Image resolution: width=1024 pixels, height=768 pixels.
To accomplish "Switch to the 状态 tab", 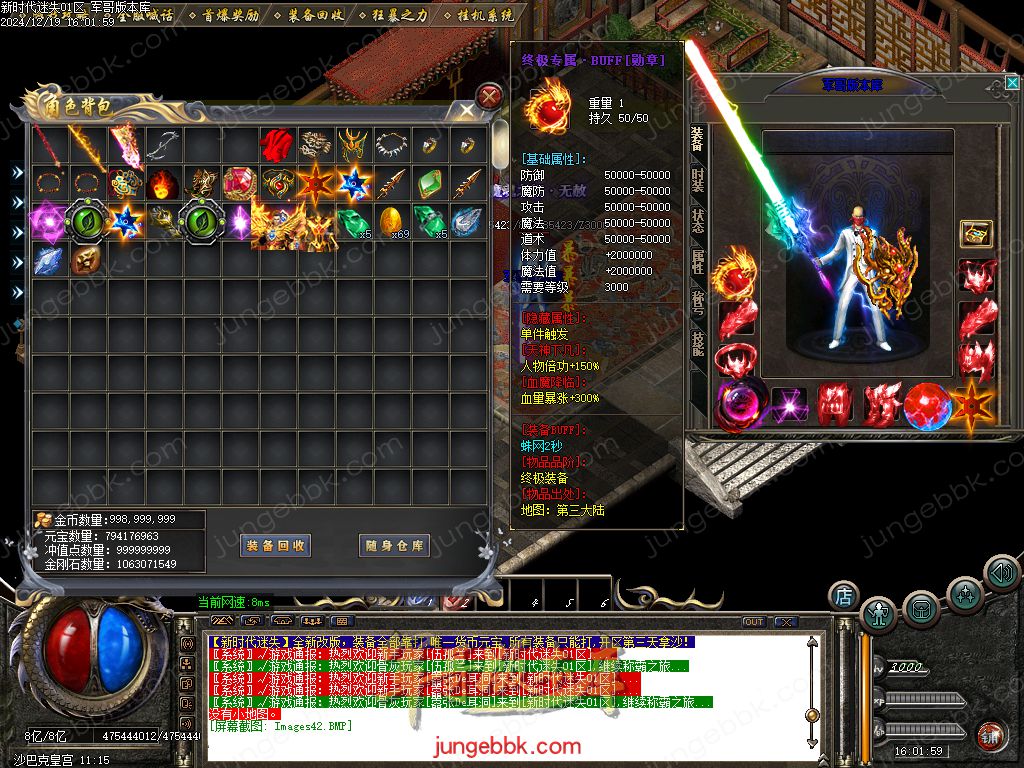I will [697, 220].
